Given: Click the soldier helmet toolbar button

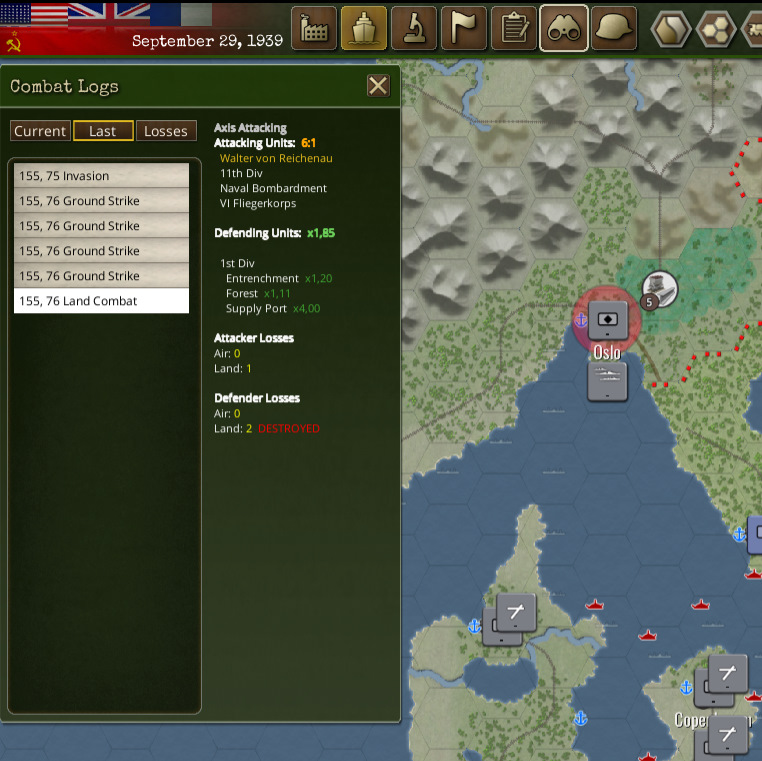Looking at the screenshot, I should (614, 28).
